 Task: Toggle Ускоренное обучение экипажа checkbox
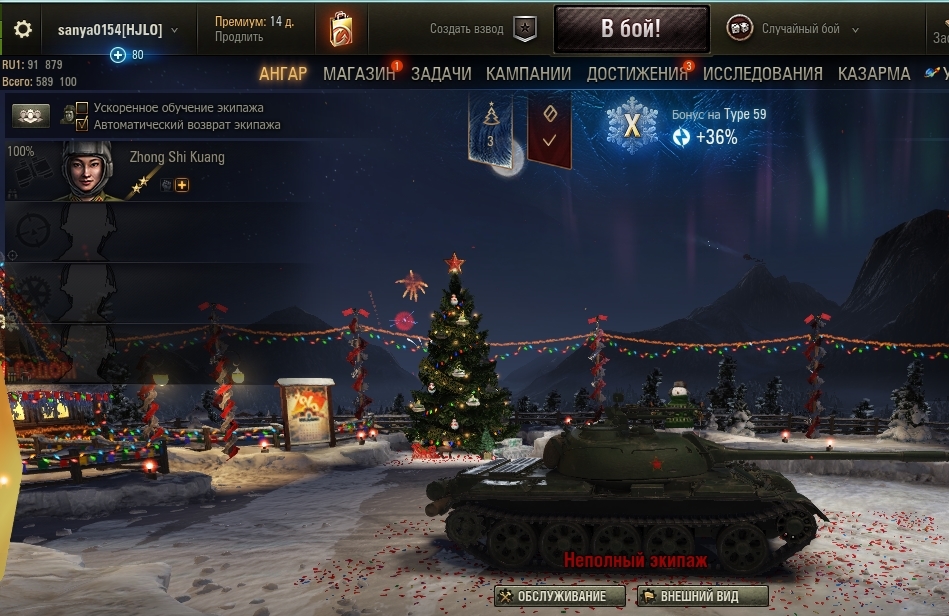pyautogui.click(x=82, y=108)
